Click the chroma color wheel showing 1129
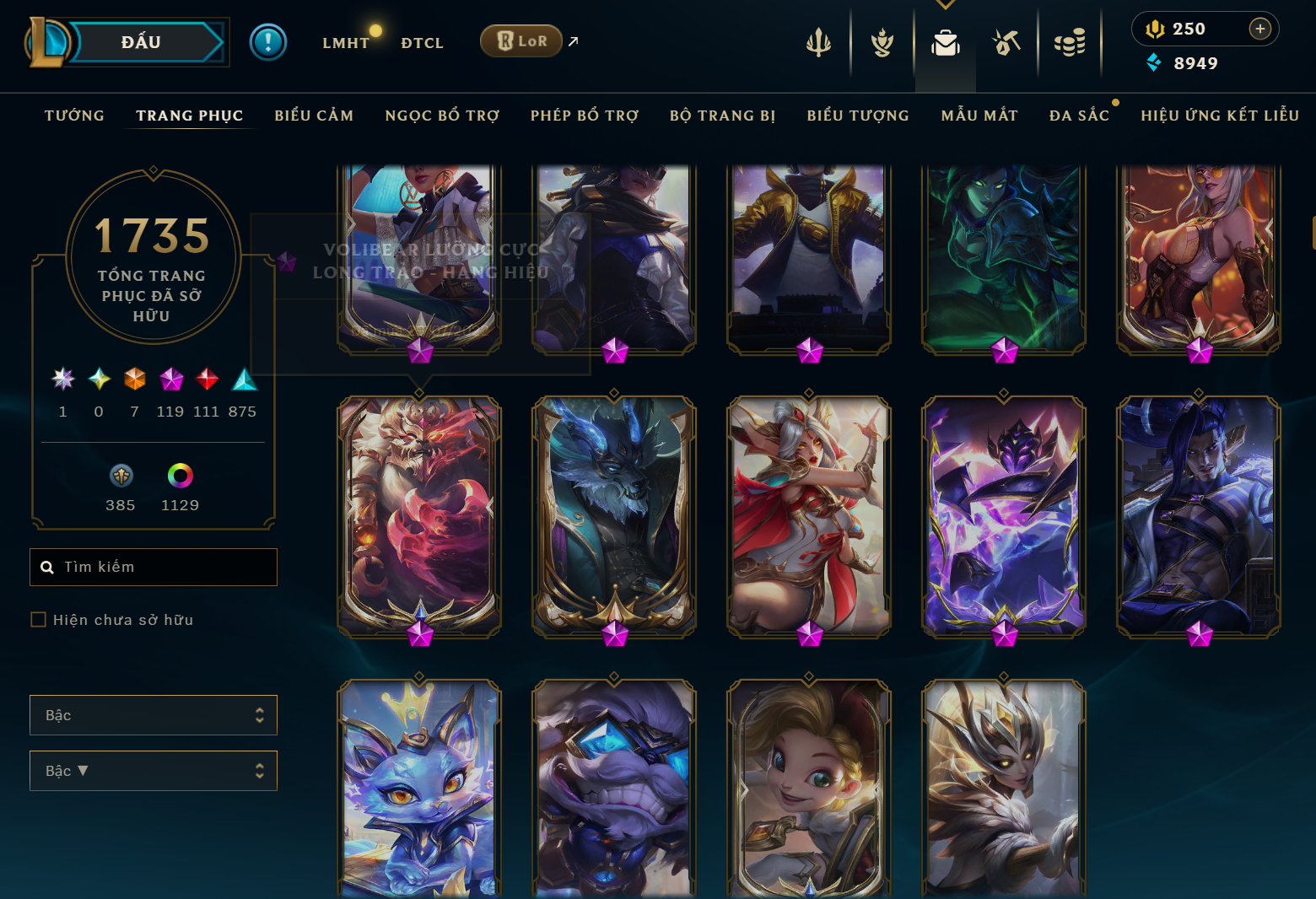 (x=180, y=476)
